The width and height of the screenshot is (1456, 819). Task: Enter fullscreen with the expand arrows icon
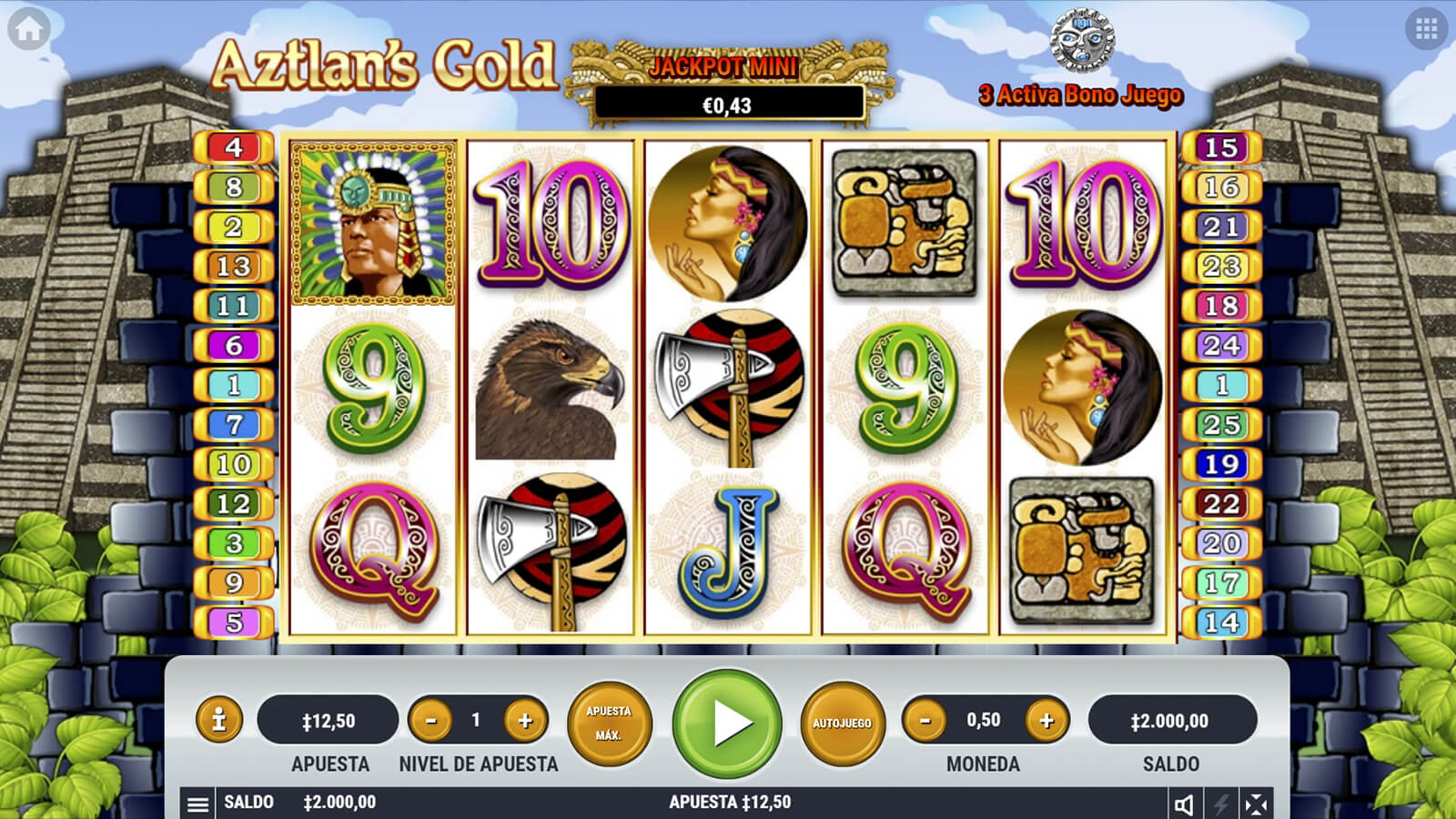(1256, 804)
